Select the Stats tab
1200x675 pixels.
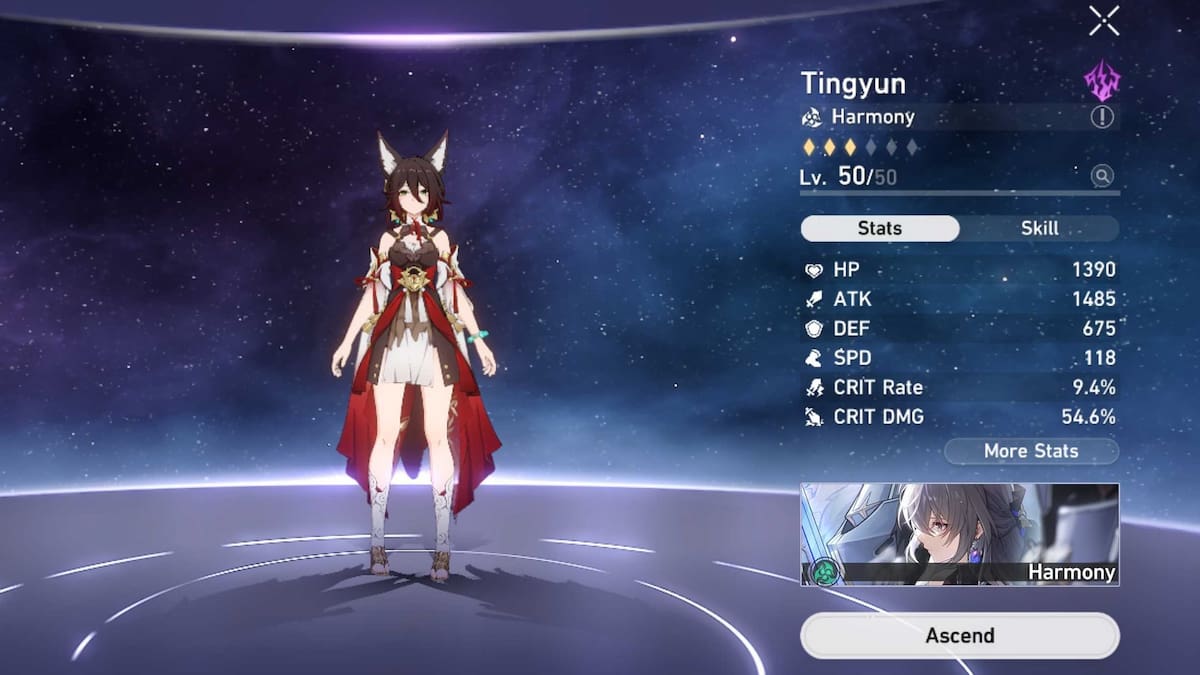pos(879,228)
